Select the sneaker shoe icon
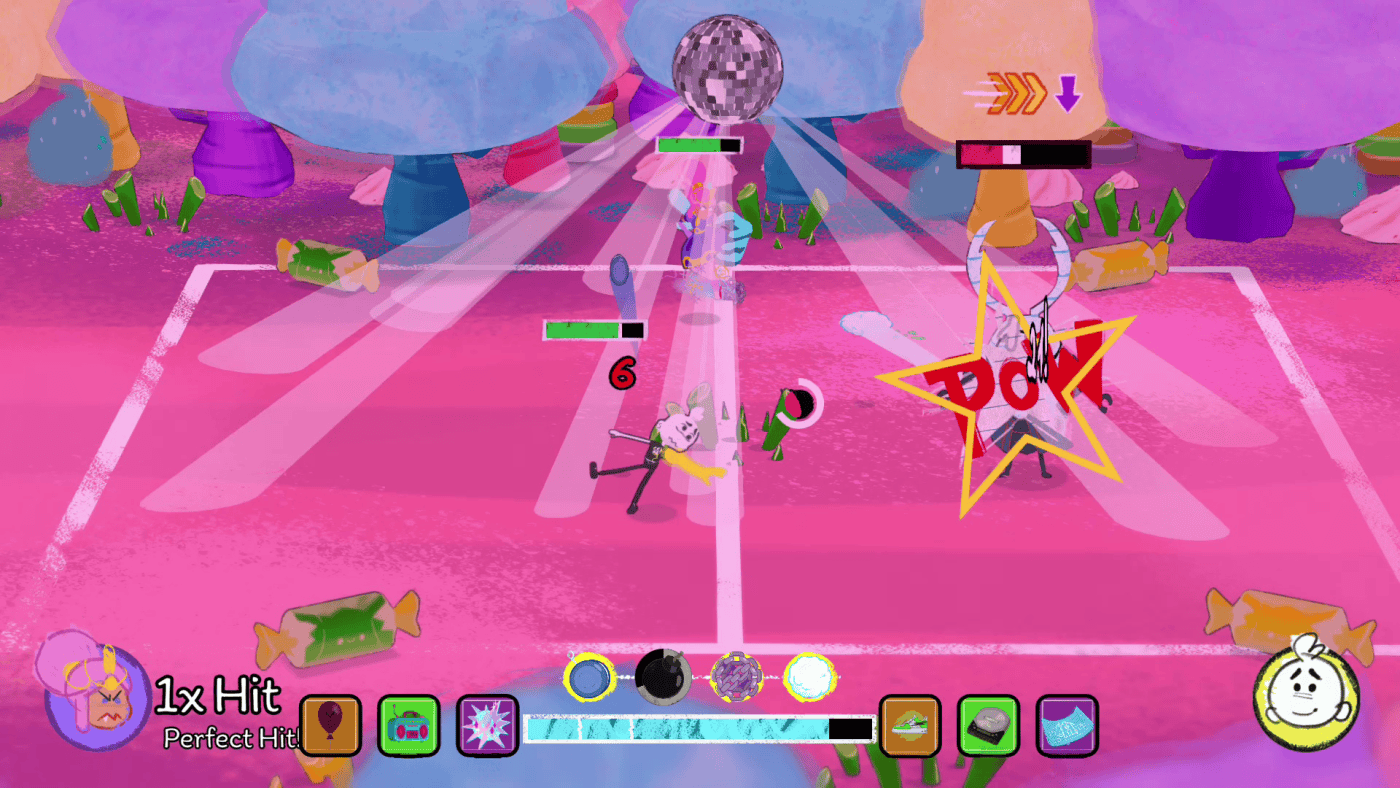The height and width of the screenshot is (788, 1400). tap(911, 727)
